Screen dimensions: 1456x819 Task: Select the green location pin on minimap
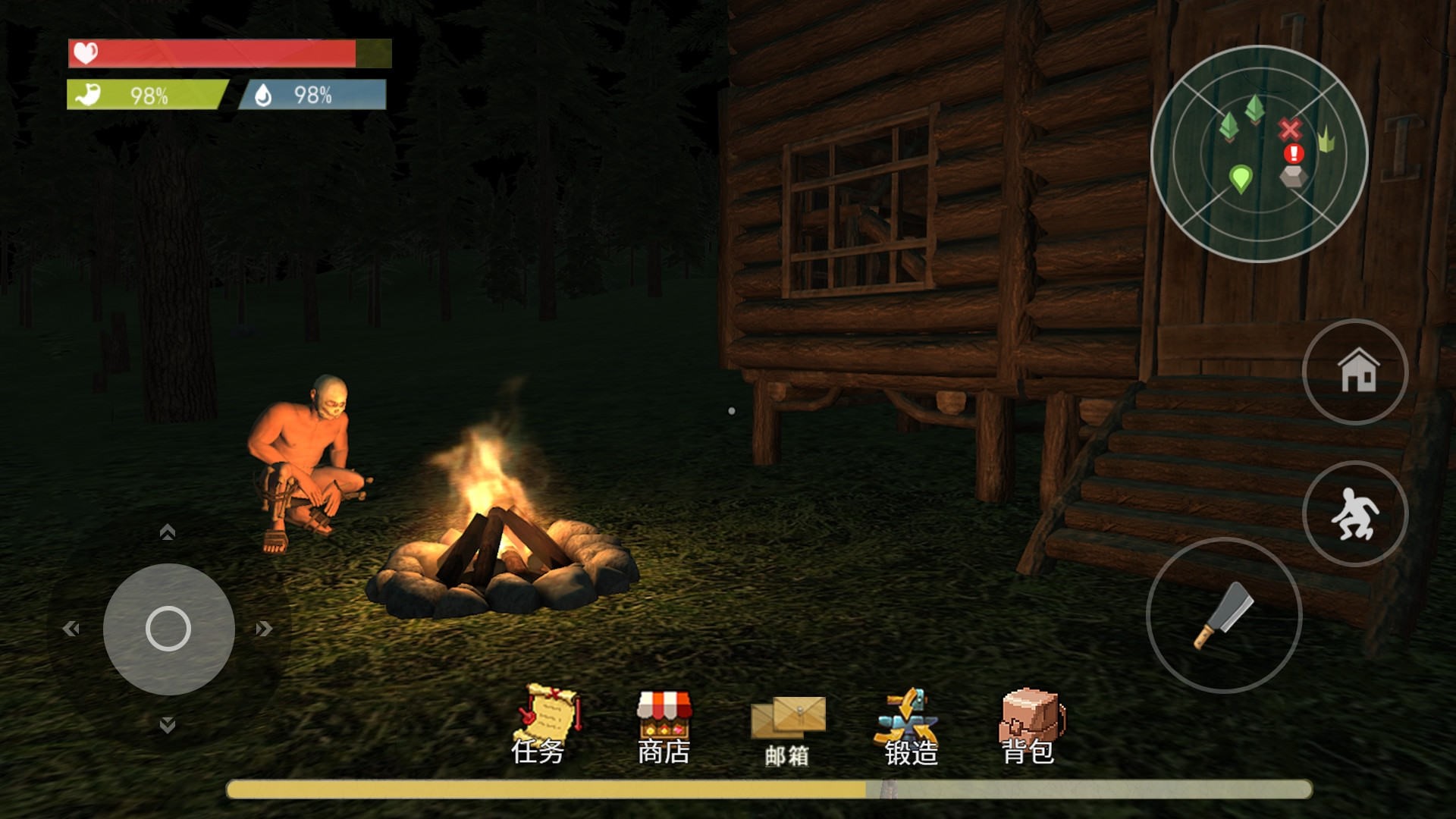(x=1240, y=179)
